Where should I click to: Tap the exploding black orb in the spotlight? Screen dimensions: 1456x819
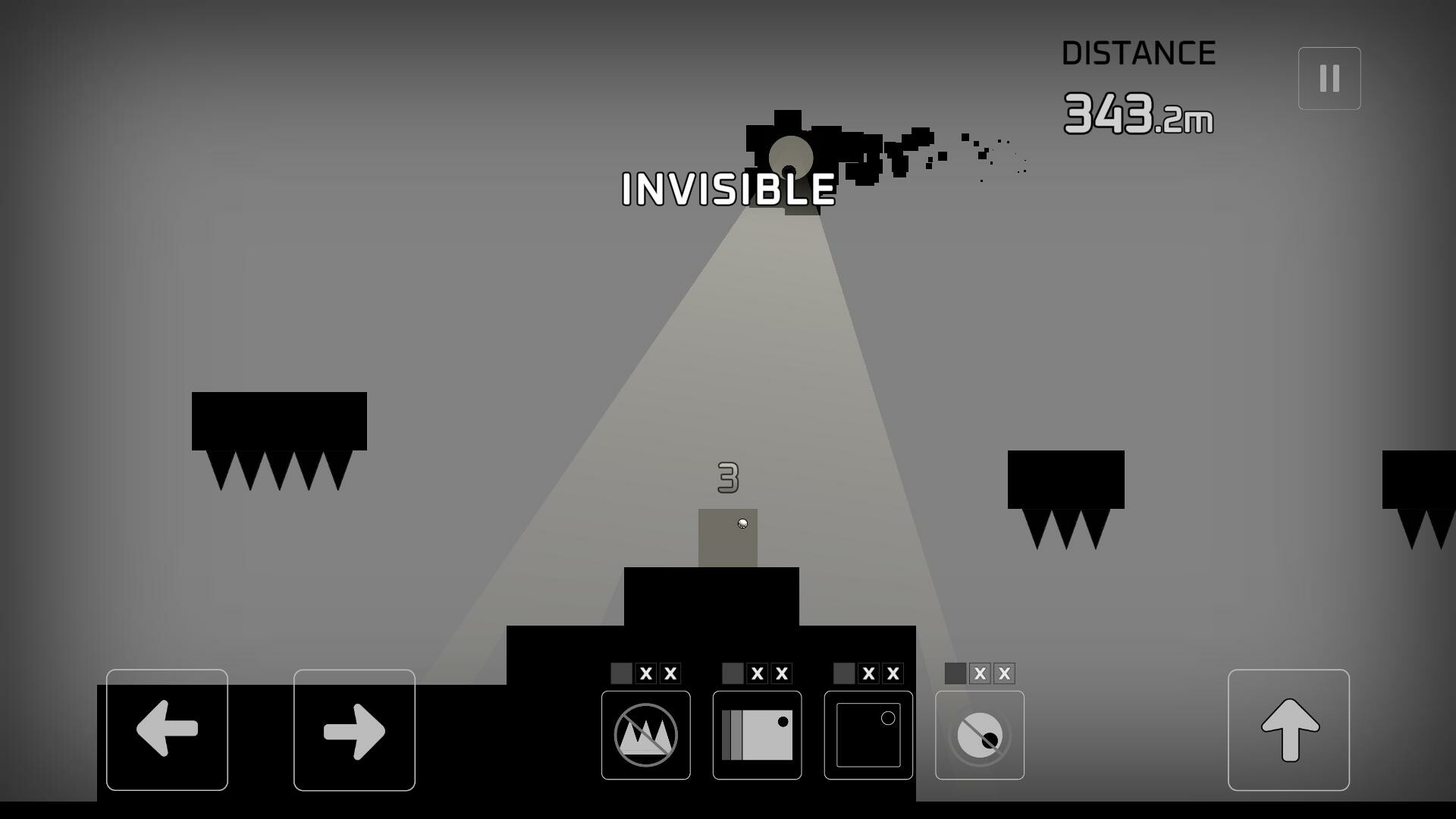click(790, 157)
